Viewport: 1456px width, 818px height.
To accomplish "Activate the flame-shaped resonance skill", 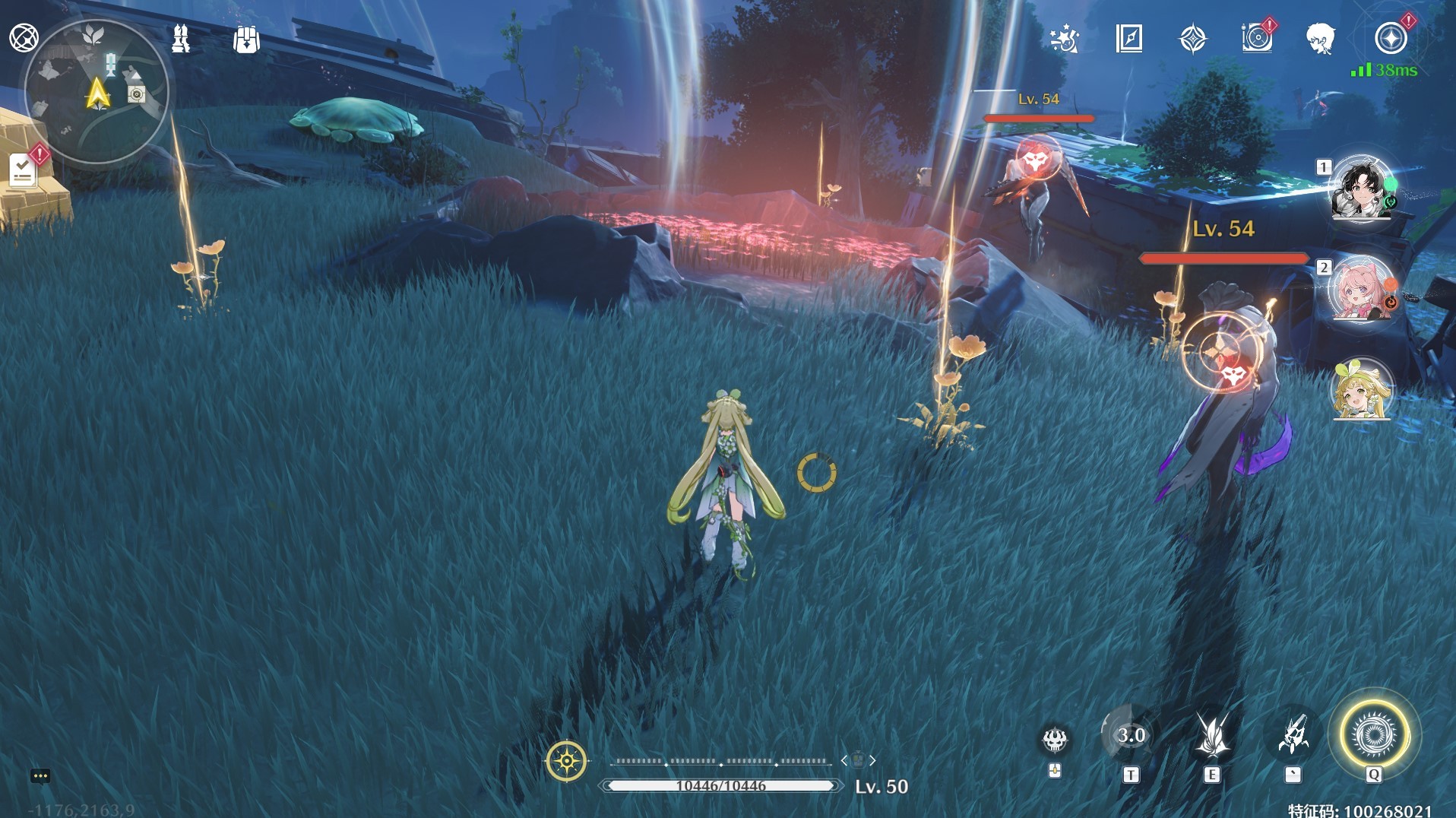I will coord(1212,735).
